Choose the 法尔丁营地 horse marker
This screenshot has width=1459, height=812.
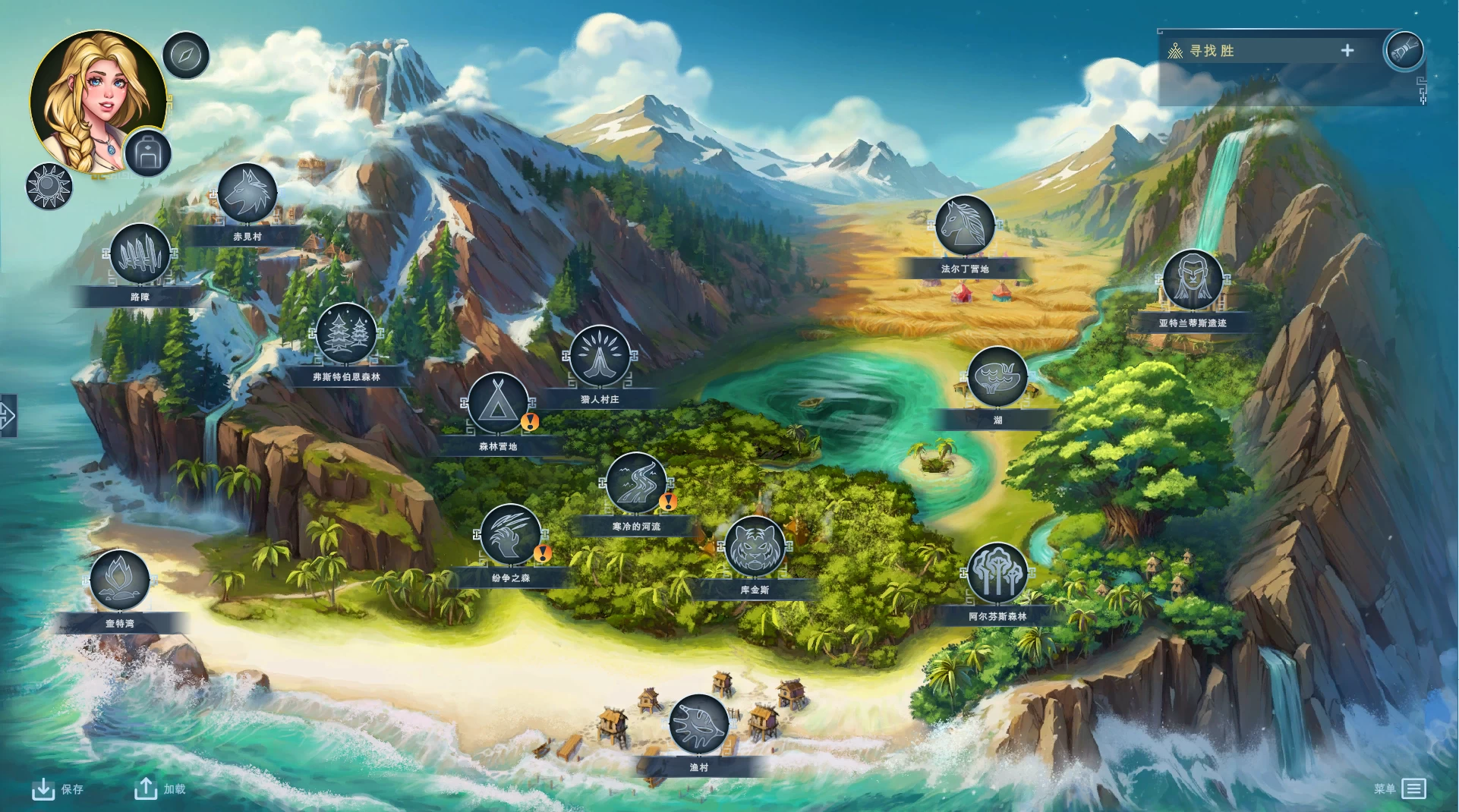965,225
